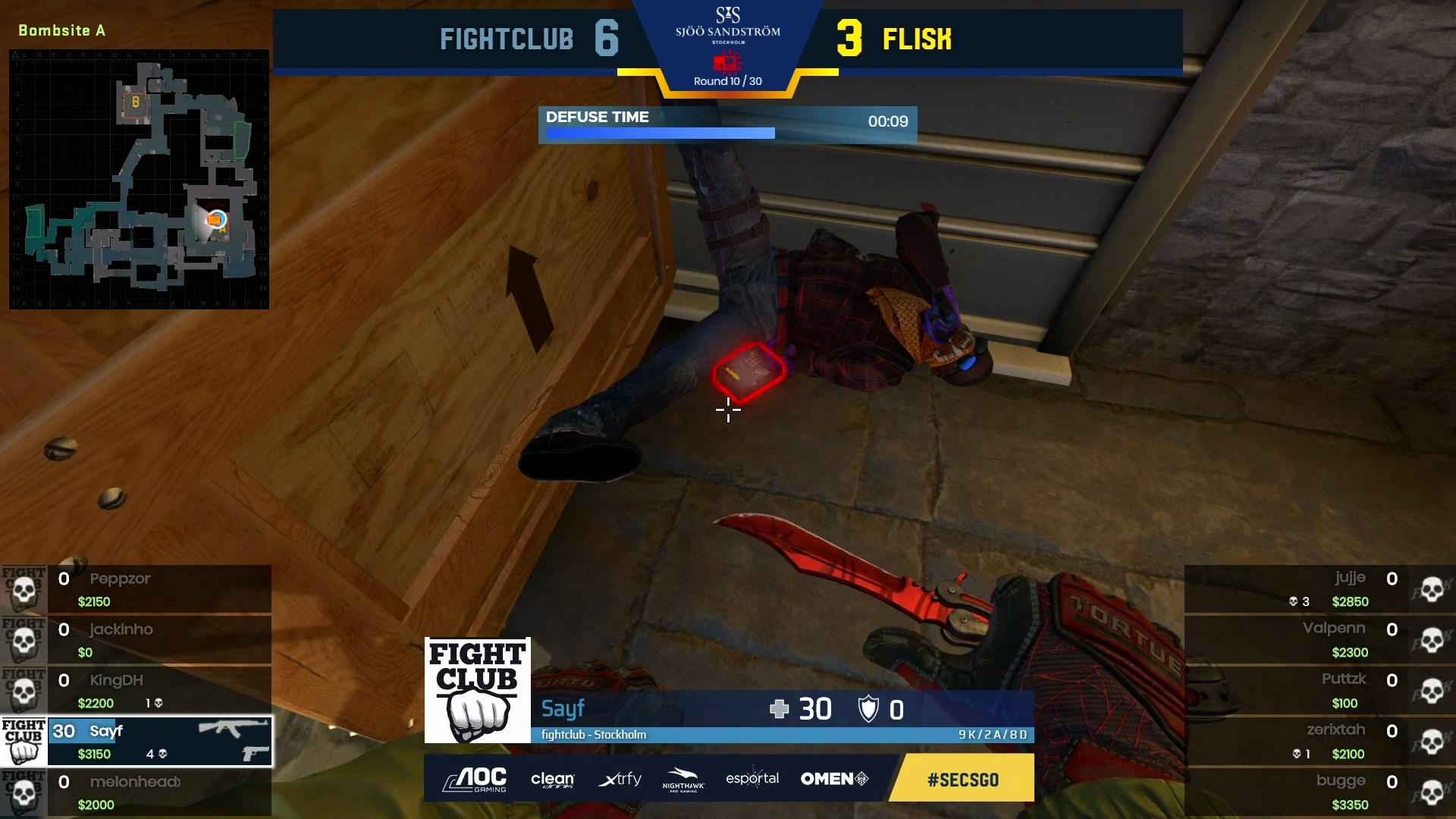The image size is (1456, 819).
Task: Click the Nighthawk Pro Gaming logo
Action: tap(683, 779)
